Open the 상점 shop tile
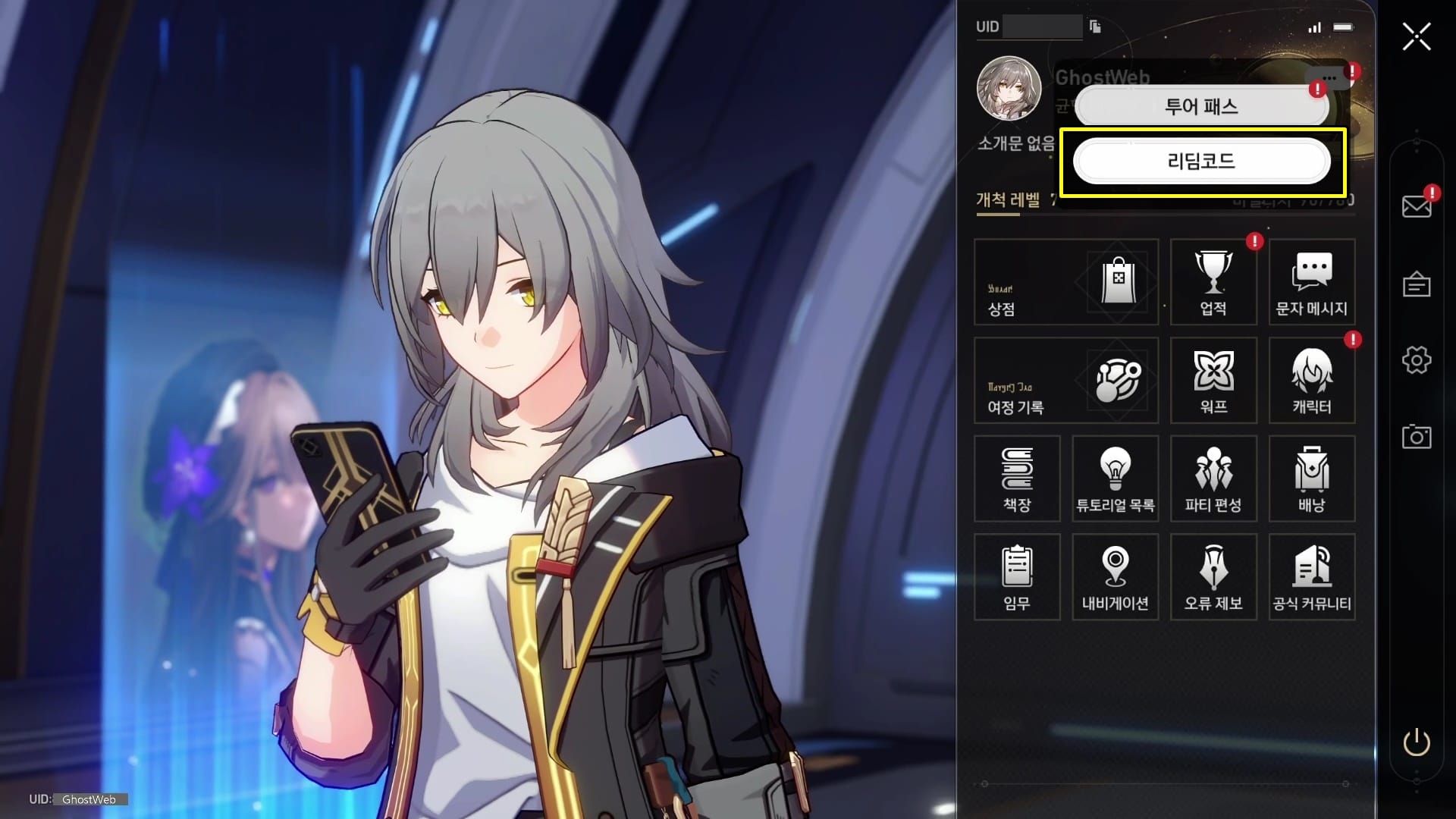 pyautogui.click(x=1065, y=282)
